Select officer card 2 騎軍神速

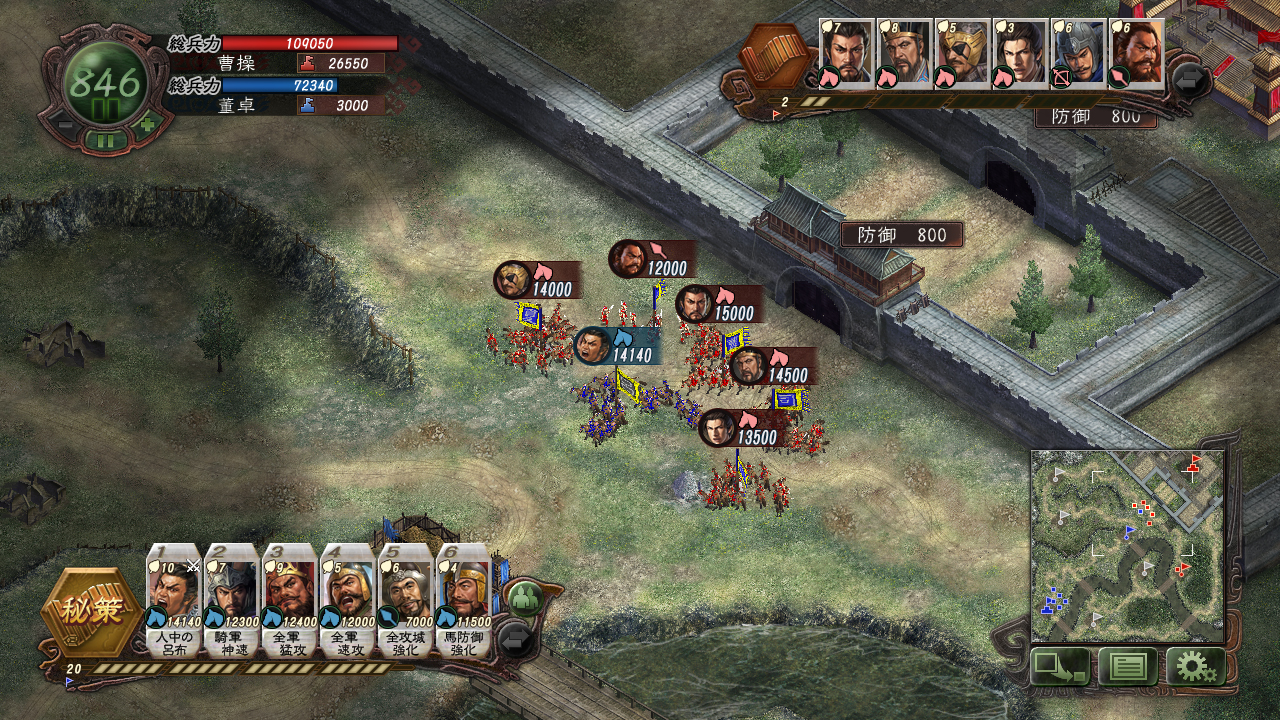(x=232, y=600)
